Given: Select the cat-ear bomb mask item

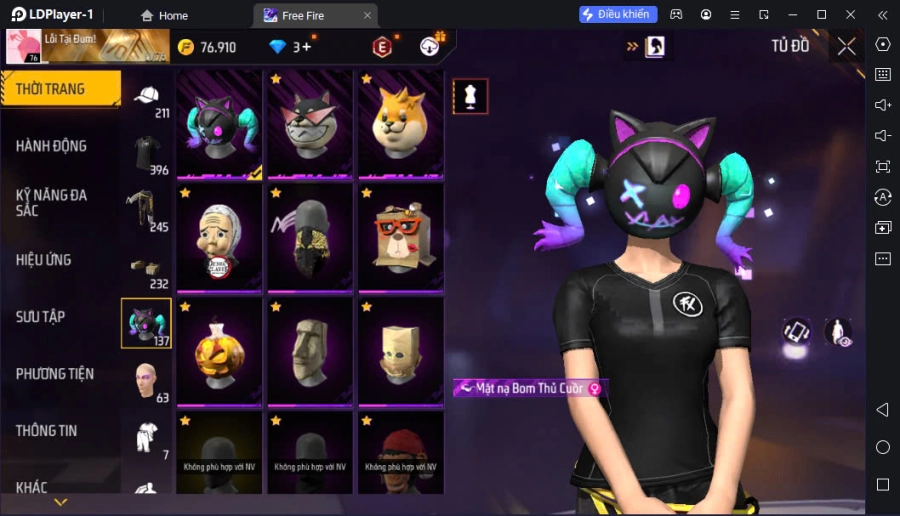Looking at the screenshot, I should [219, 124].
